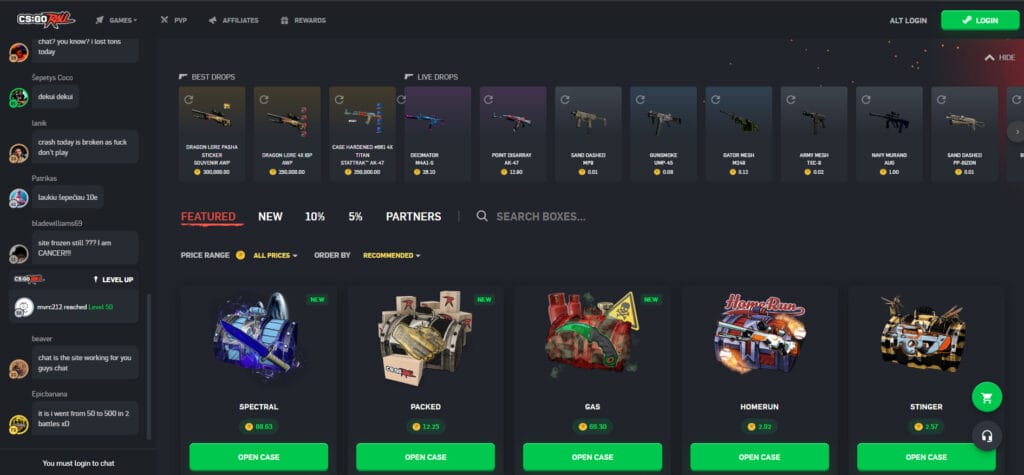This screenshot has width=1024, height=475.
Task: Open the headset support button
Action: (x=987, y=435)
